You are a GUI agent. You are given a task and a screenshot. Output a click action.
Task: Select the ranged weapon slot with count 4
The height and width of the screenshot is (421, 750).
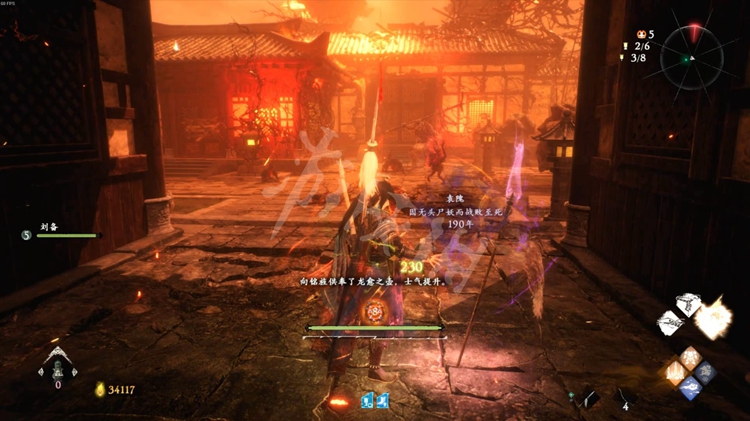625,396
